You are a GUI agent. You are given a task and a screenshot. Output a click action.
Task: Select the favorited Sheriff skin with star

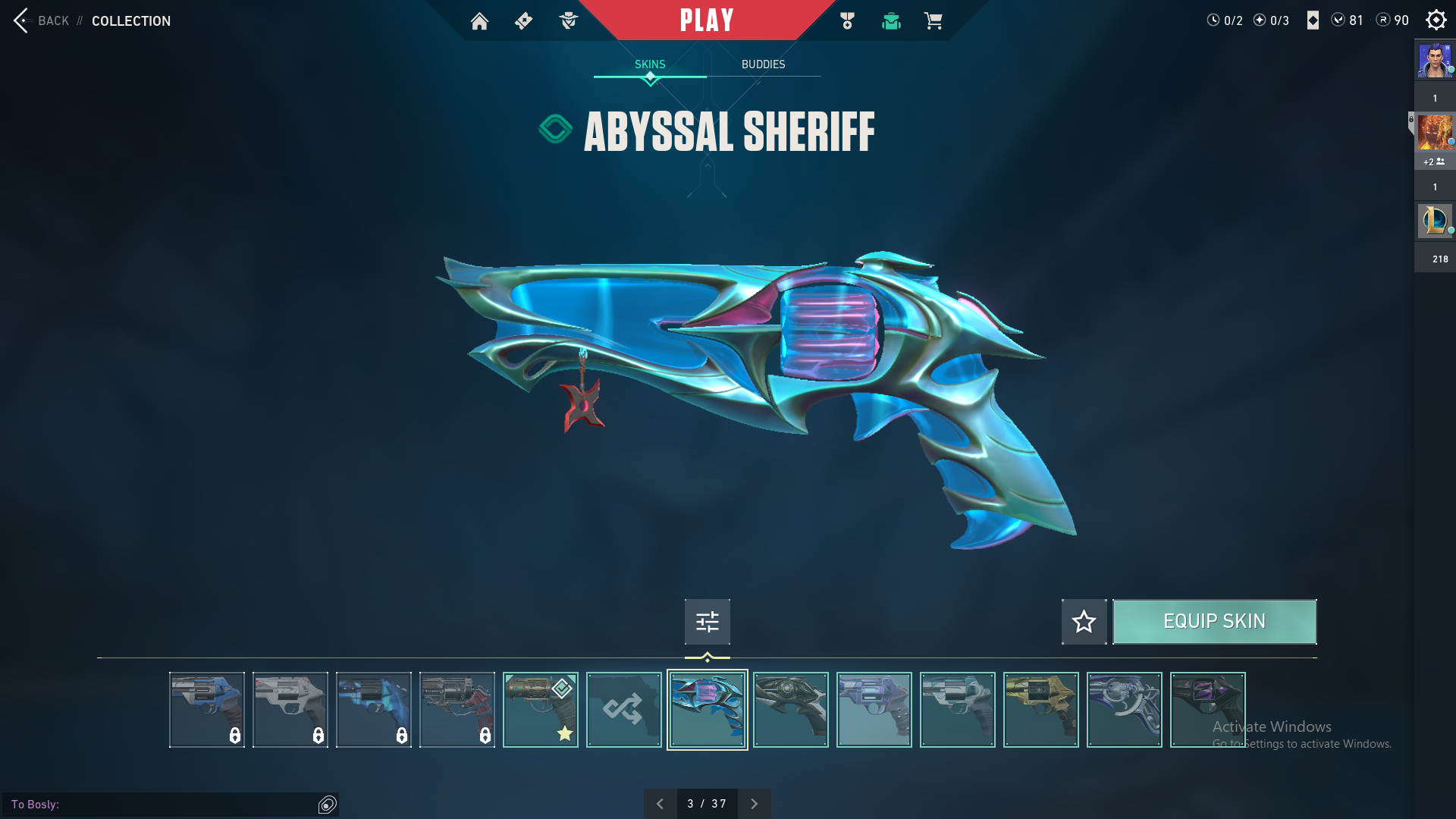[x=541, y=710]
